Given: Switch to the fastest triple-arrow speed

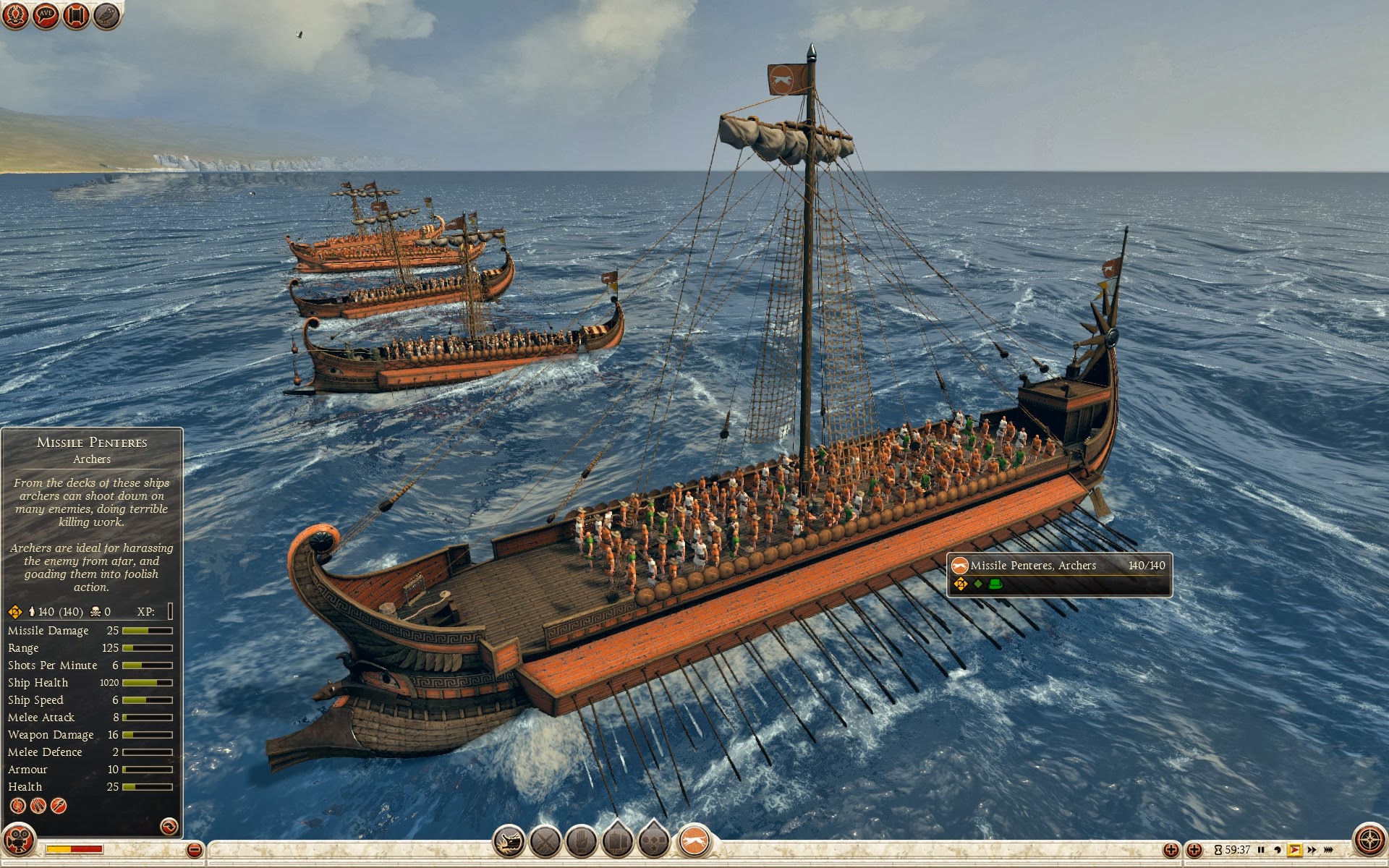Looking at the screenshot, I should (x=1329, y=850).
